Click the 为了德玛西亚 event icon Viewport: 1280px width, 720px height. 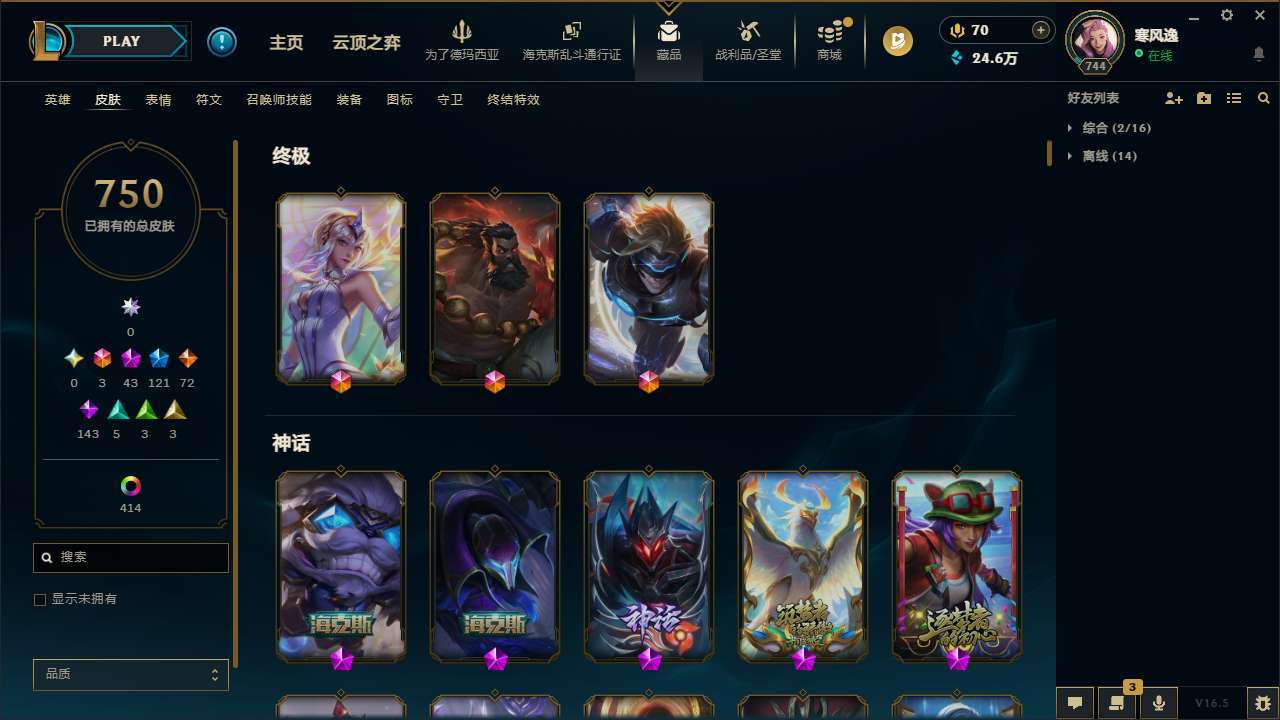pos(461,40)
